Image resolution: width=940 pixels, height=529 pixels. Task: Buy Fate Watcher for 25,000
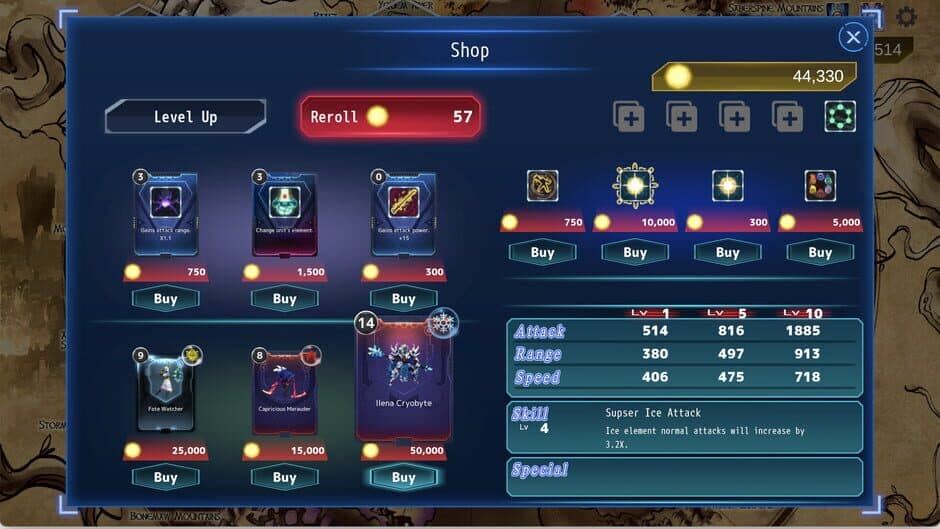pyautogui.click(x=165, y=477)
